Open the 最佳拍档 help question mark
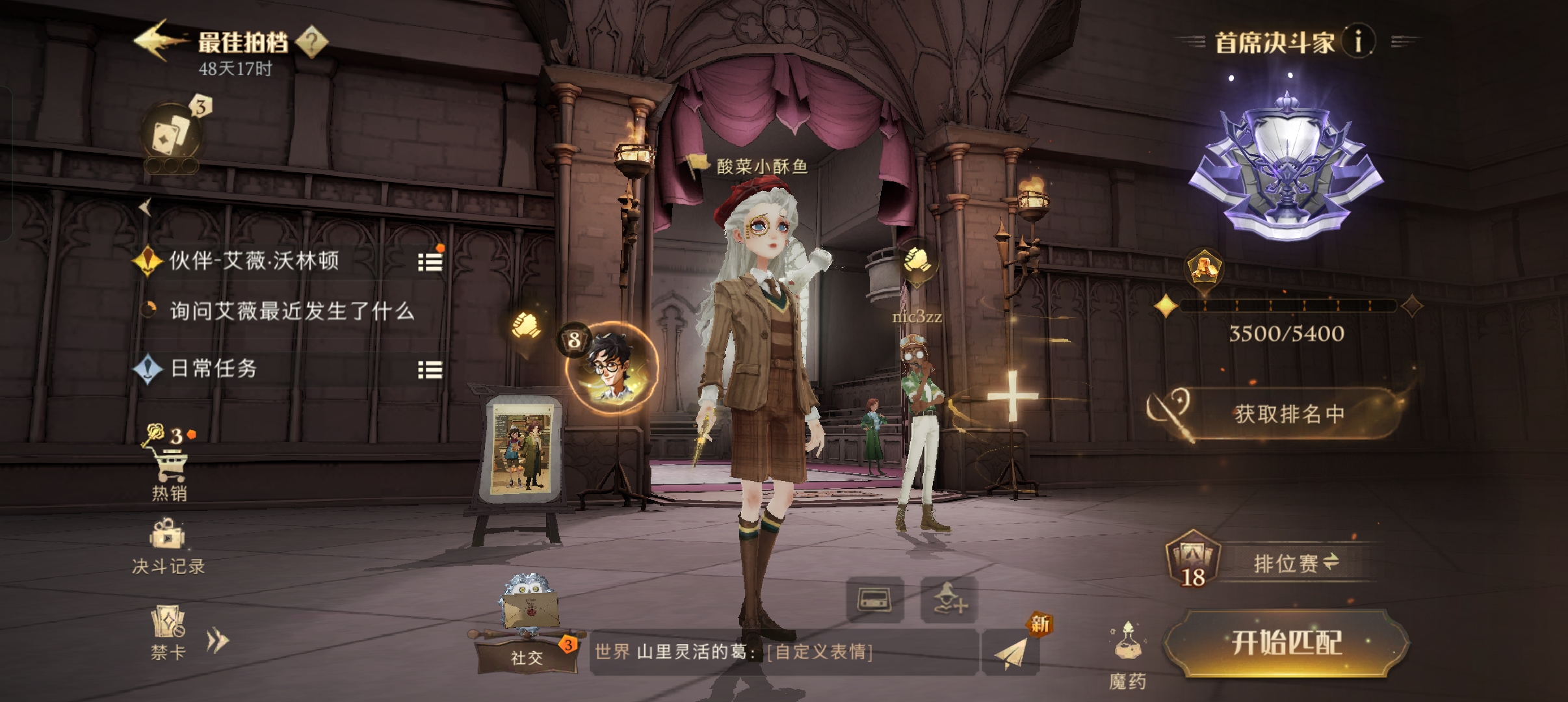 click(312, 42)
